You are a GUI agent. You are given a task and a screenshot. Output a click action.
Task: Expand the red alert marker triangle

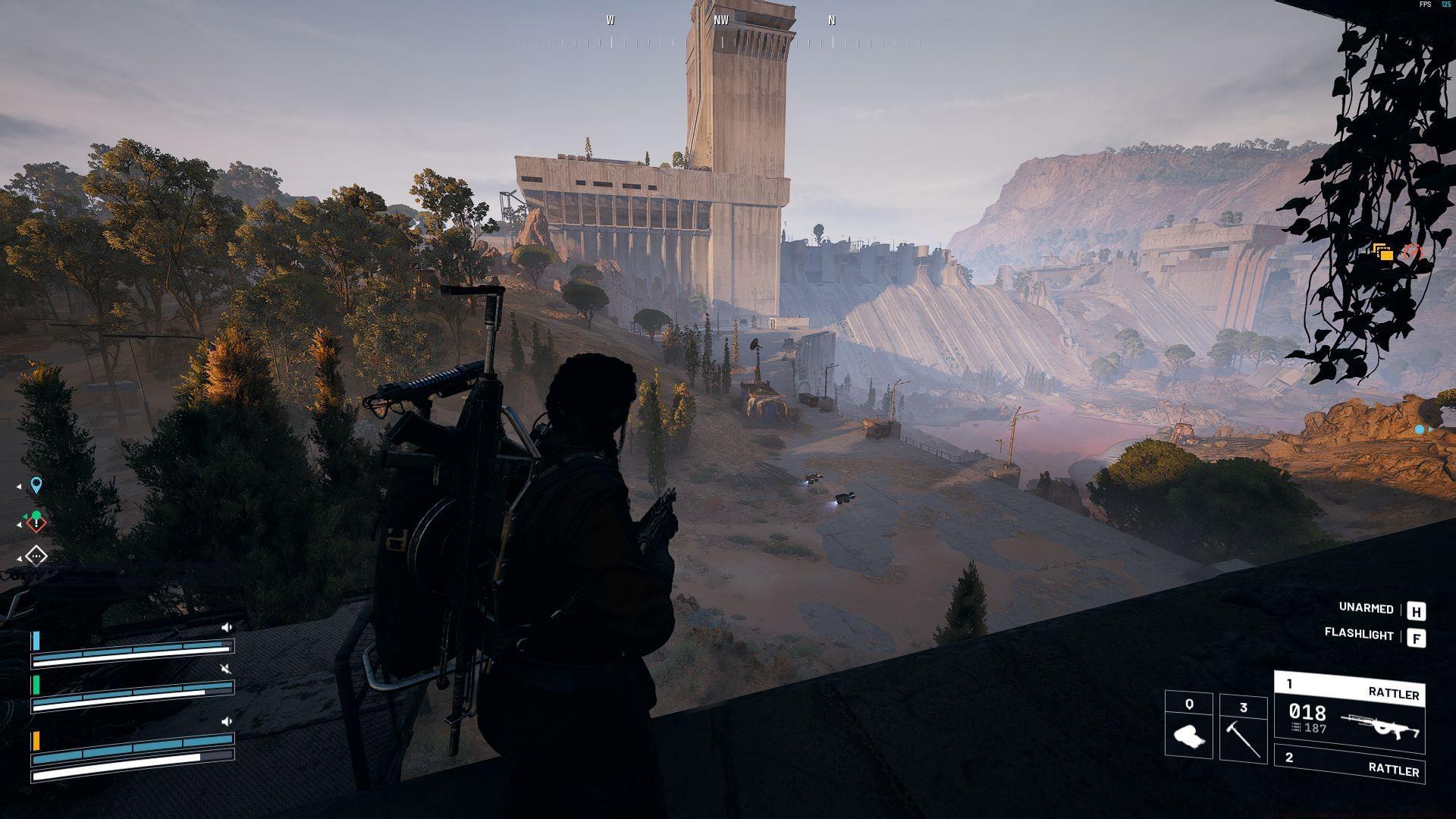tap(20, 525)
